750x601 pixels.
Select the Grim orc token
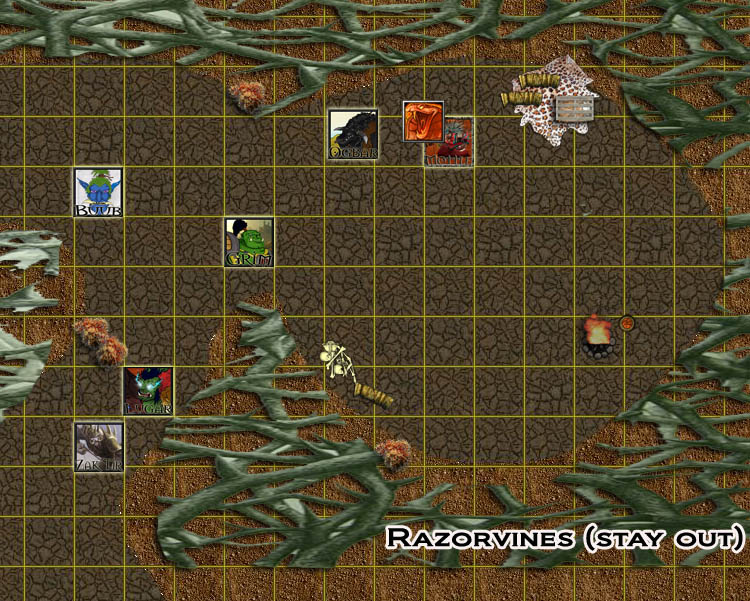coord(249,242)
